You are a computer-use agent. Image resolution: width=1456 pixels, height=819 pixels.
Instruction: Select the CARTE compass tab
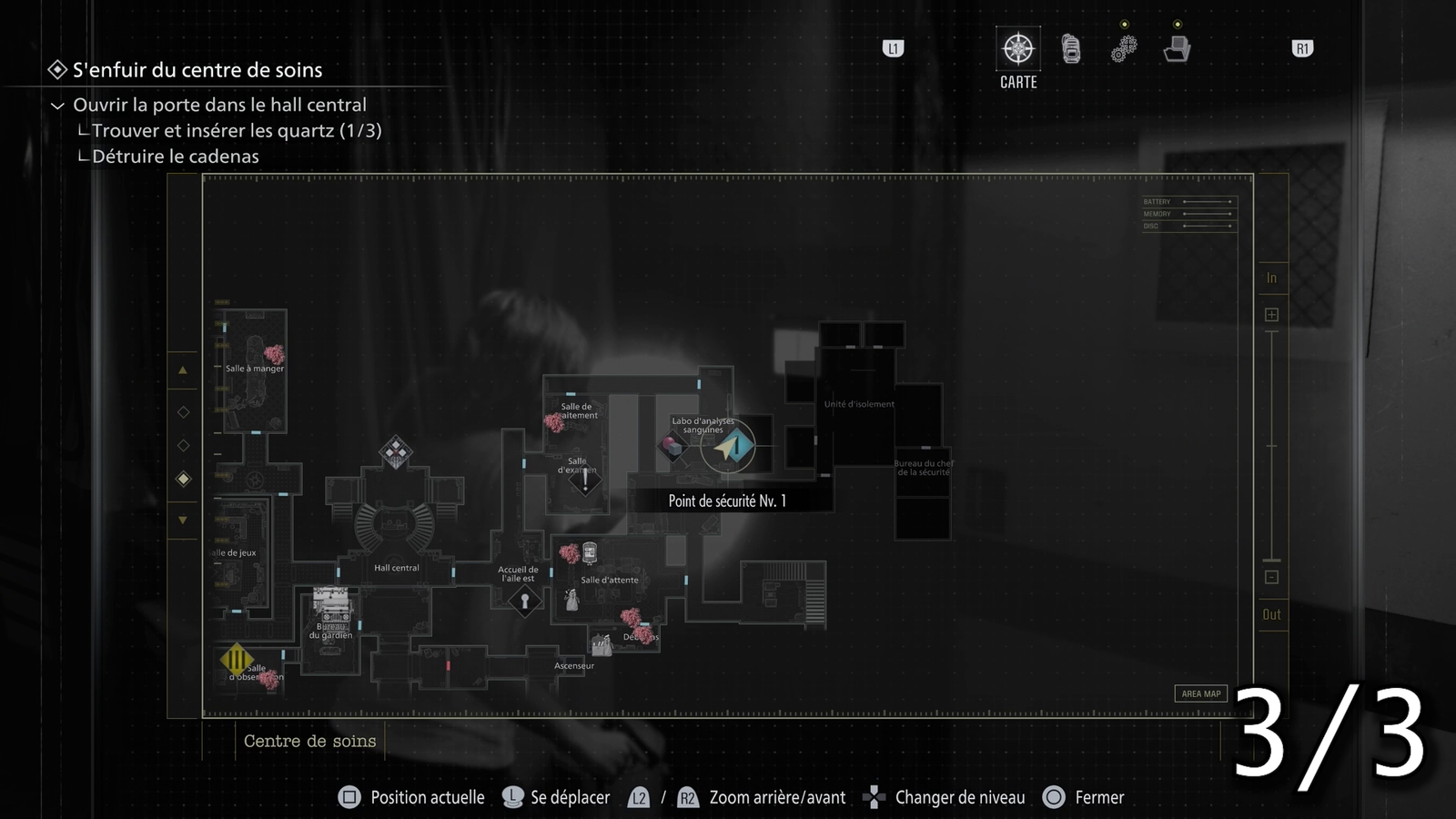1018,49
